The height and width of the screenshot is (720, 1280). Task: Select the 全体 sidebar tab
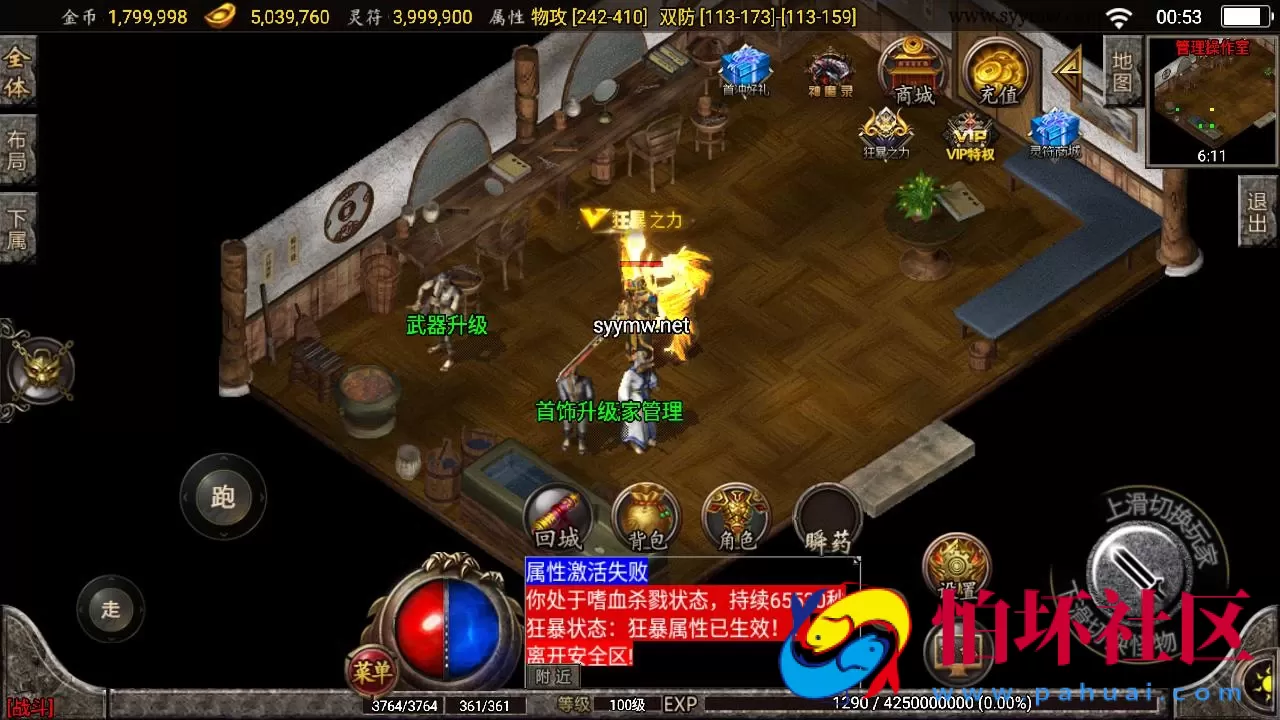(18, 70)
